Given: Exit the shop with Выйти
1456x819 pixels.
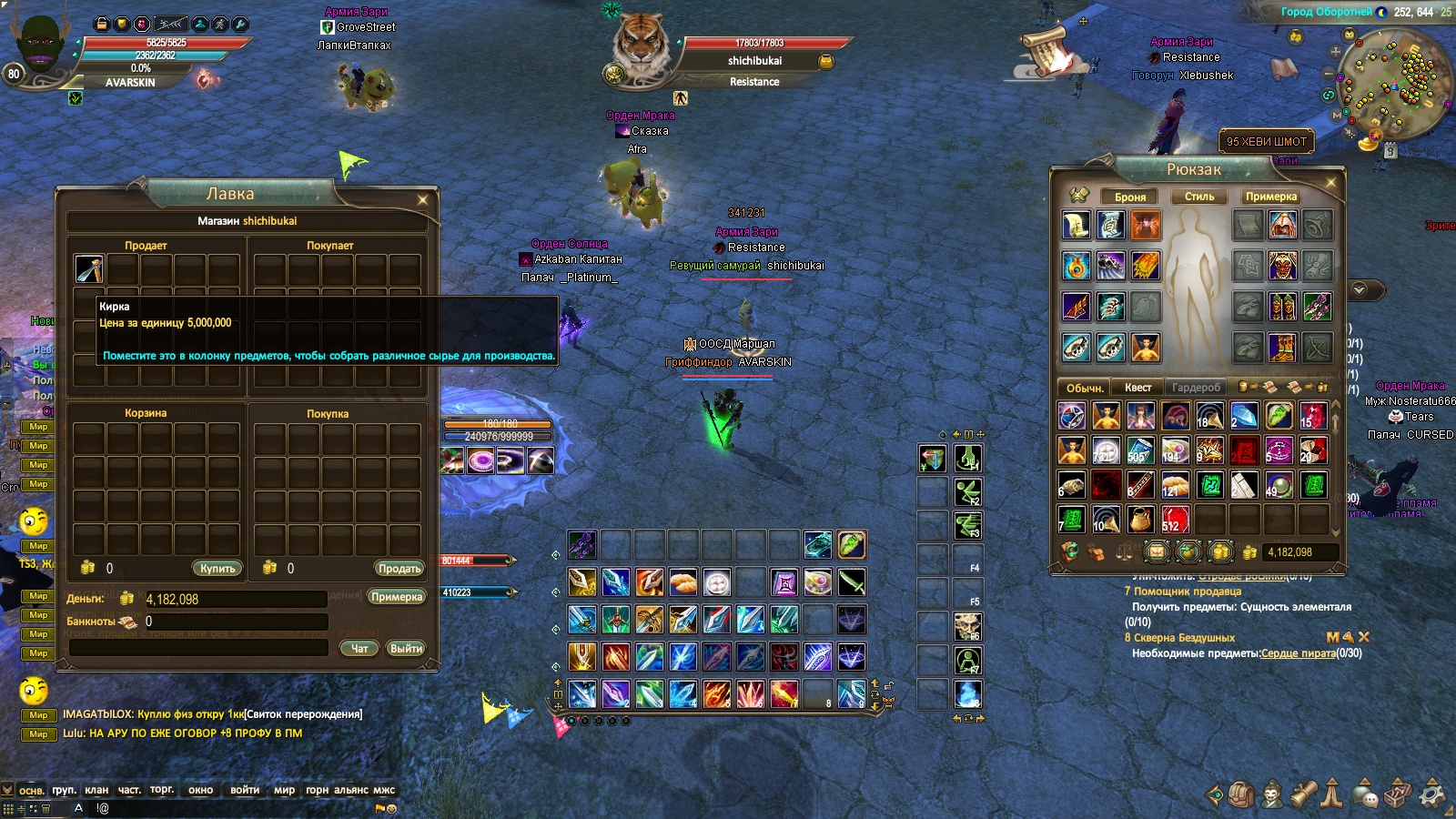Looking at the screenshot, I should pos(406,648).
